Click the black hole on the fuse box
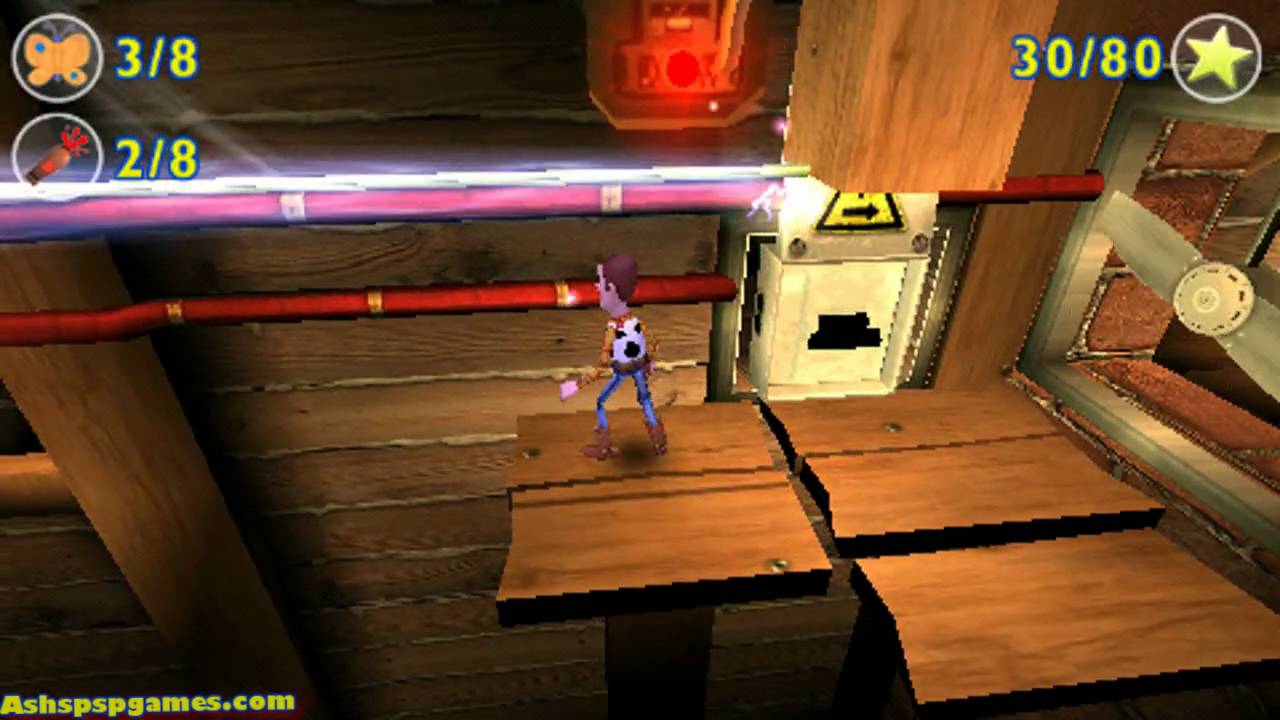This screenshot has height=720, width=1280. (847, 330)
